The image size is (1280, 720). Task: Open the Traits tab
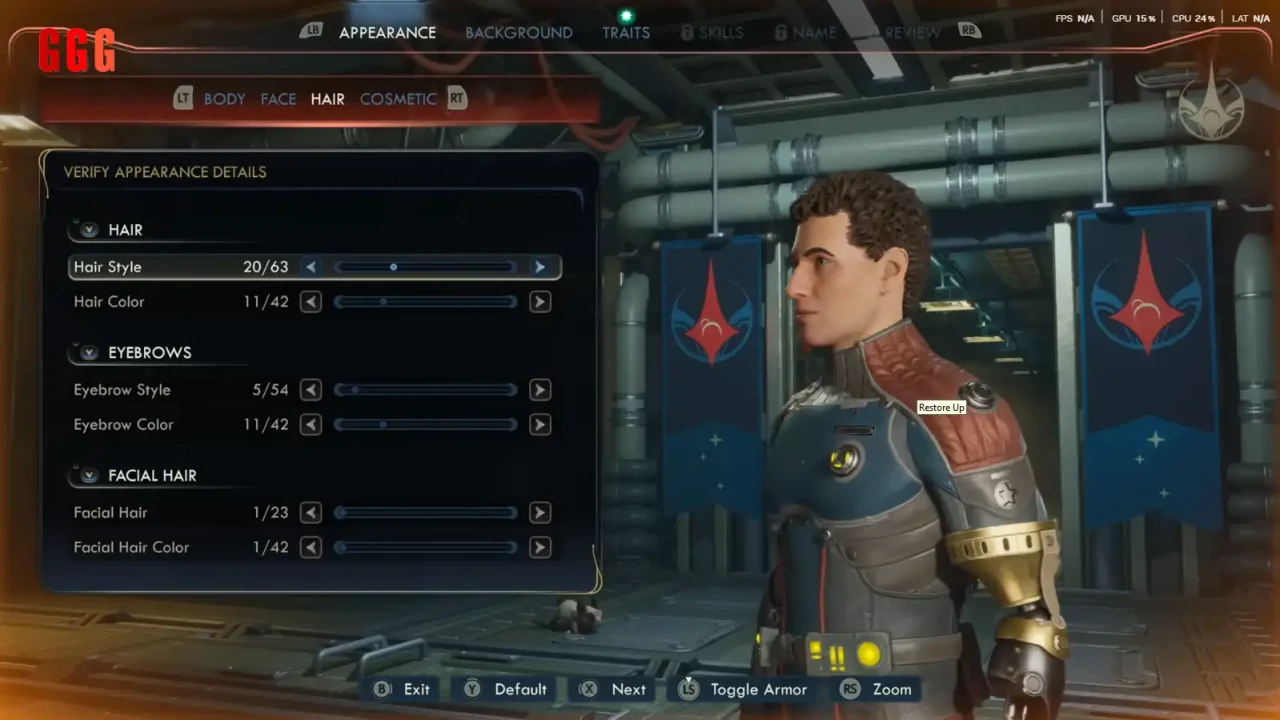tap(626, 33)
